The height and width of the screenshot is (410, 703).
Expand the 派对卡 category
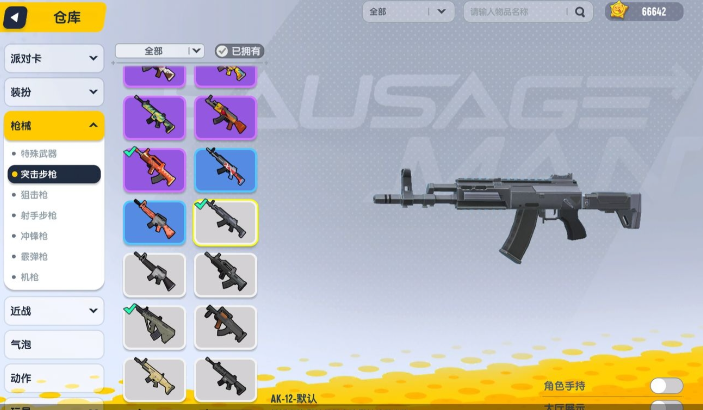[53, 58]
